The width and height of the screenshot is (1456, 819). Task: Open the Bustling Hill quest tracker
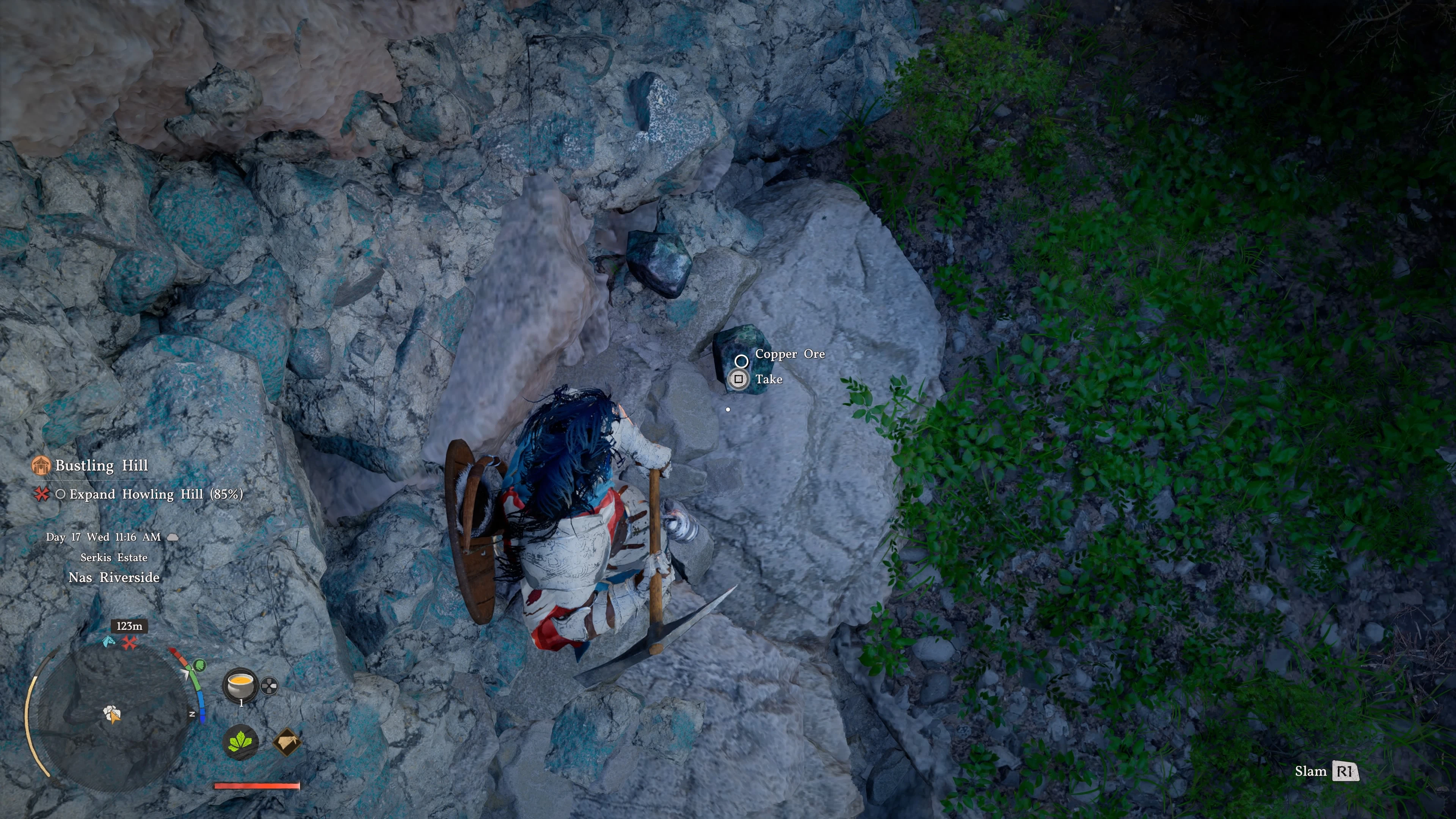(x=102, y=465)
